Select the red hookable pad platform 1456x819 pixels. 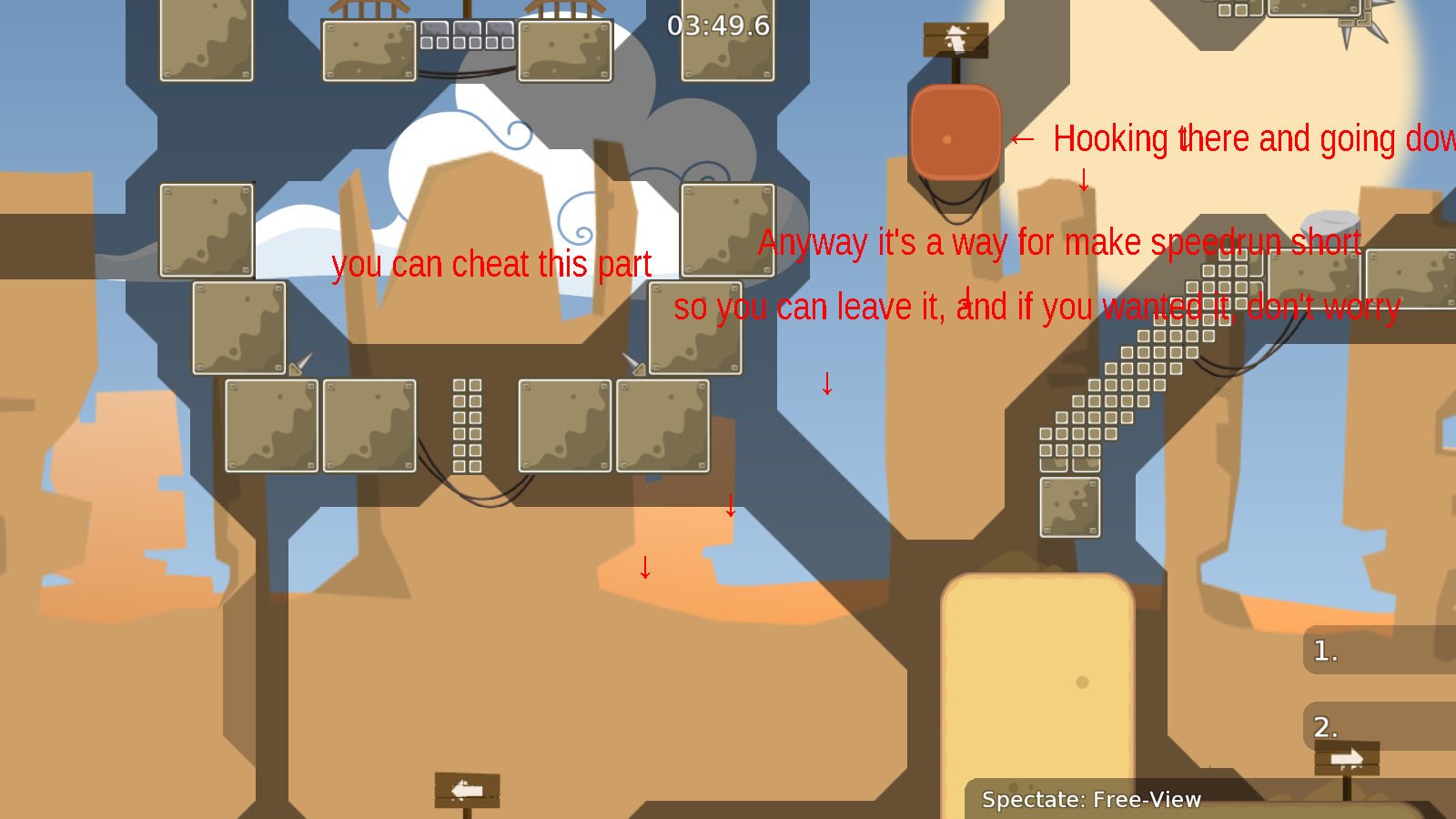tap(955, 132)
